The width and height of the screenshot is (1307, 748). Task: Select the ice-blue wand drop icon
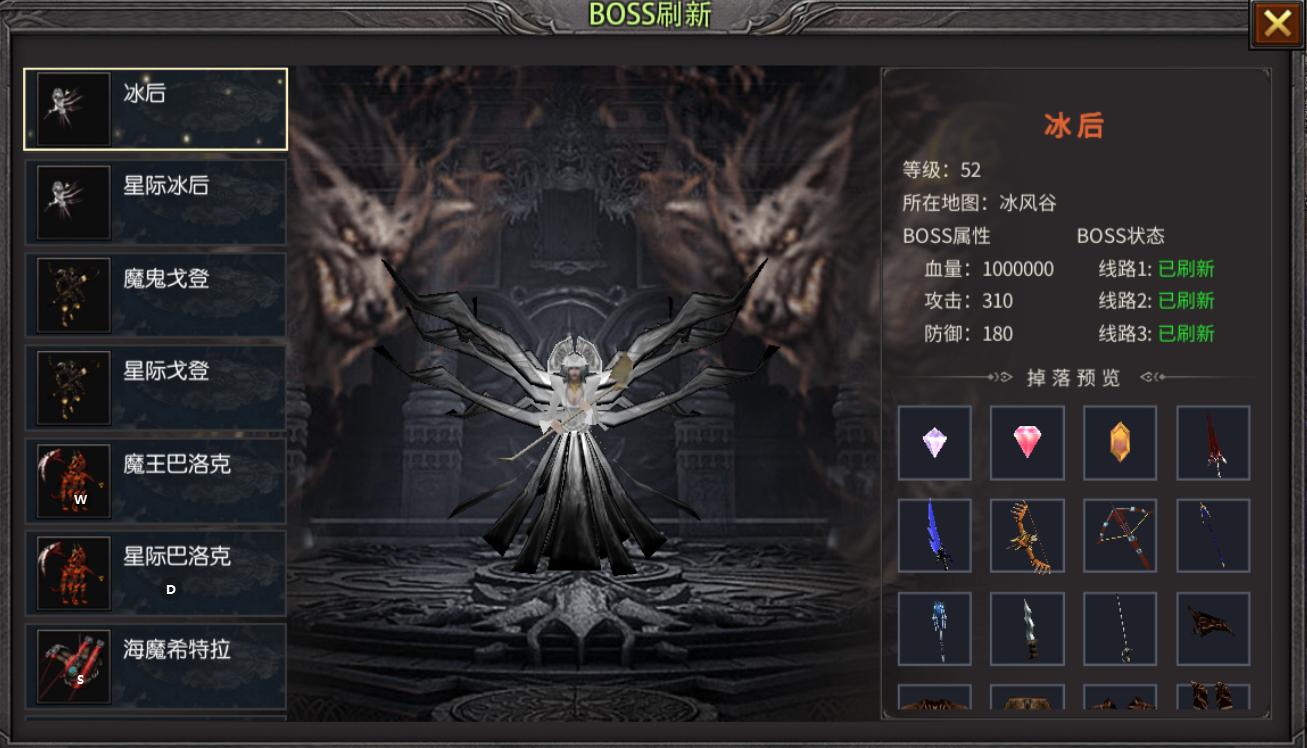pyautogui.click(x=934, y=628)
